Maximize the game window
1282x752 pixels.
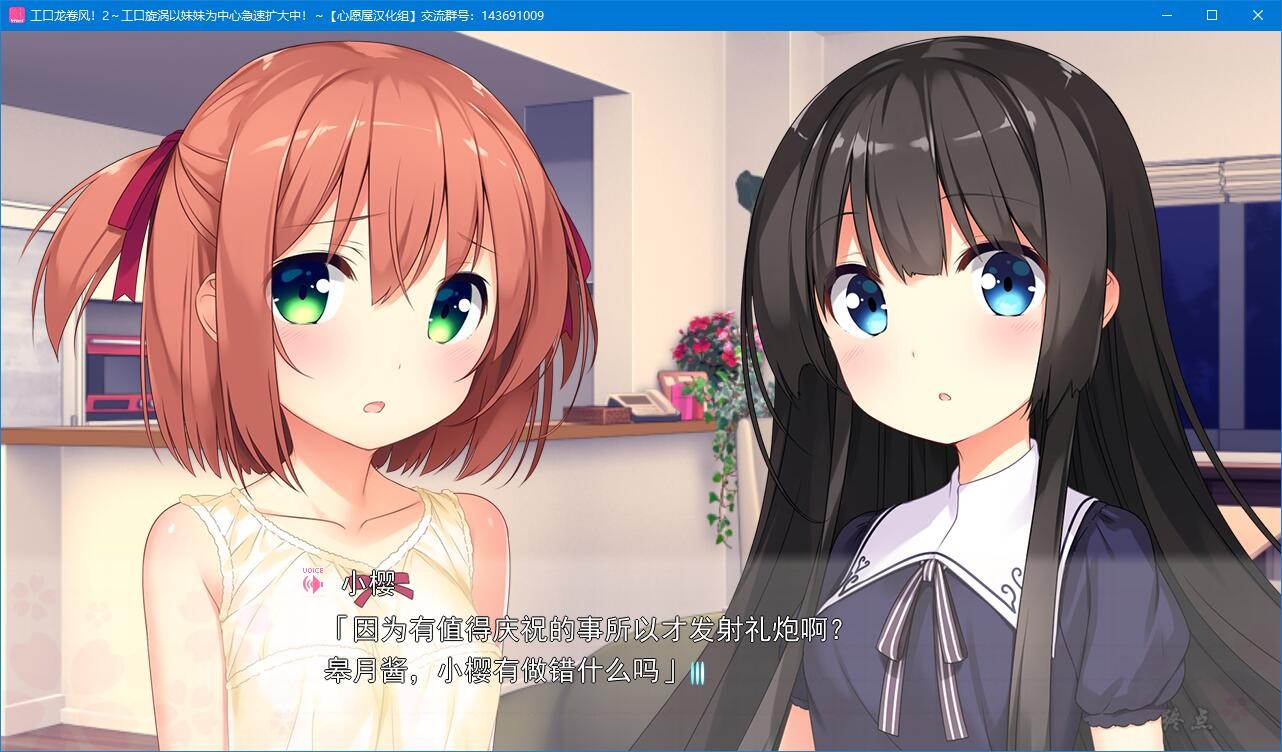click(1211, 15)
